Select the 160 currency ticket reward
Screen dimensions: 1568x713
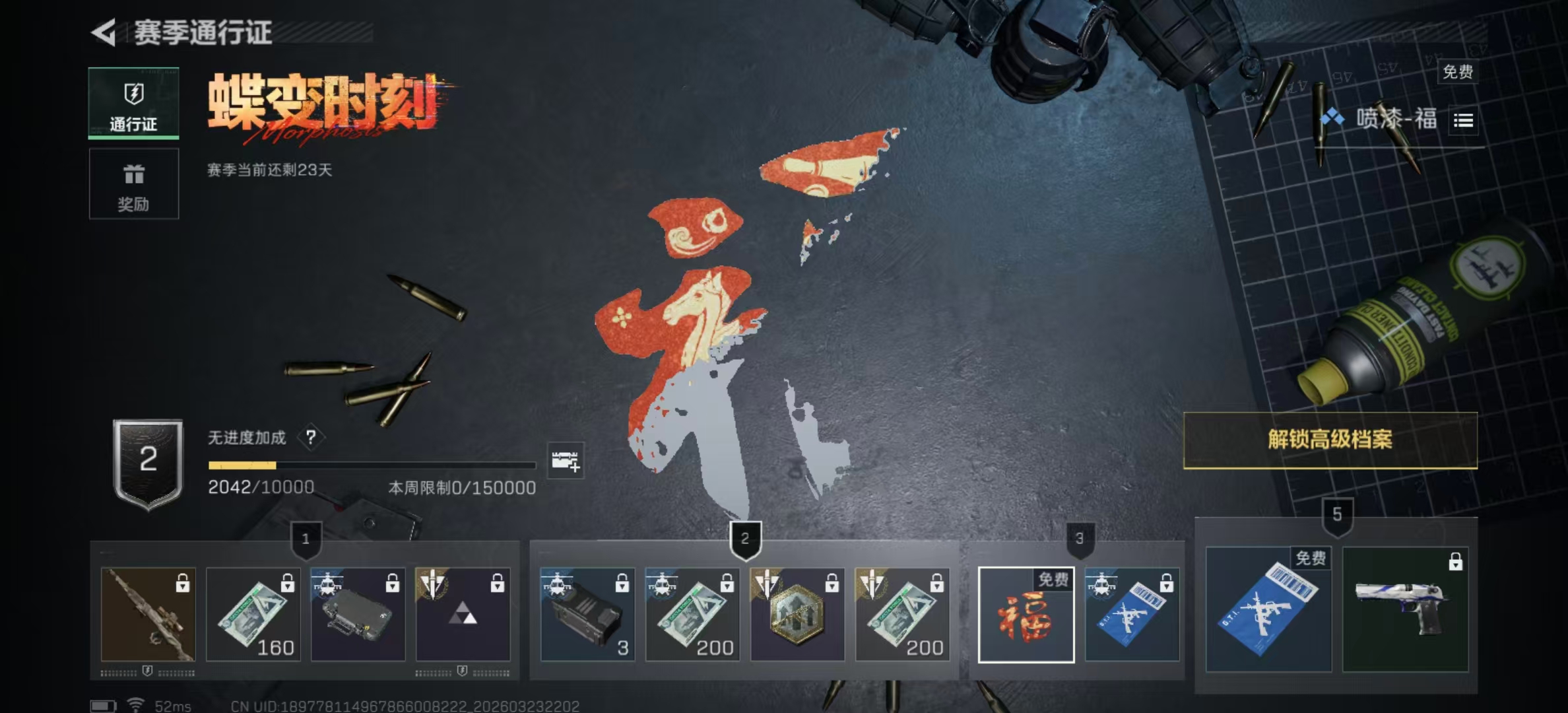[x=253, y=615]
